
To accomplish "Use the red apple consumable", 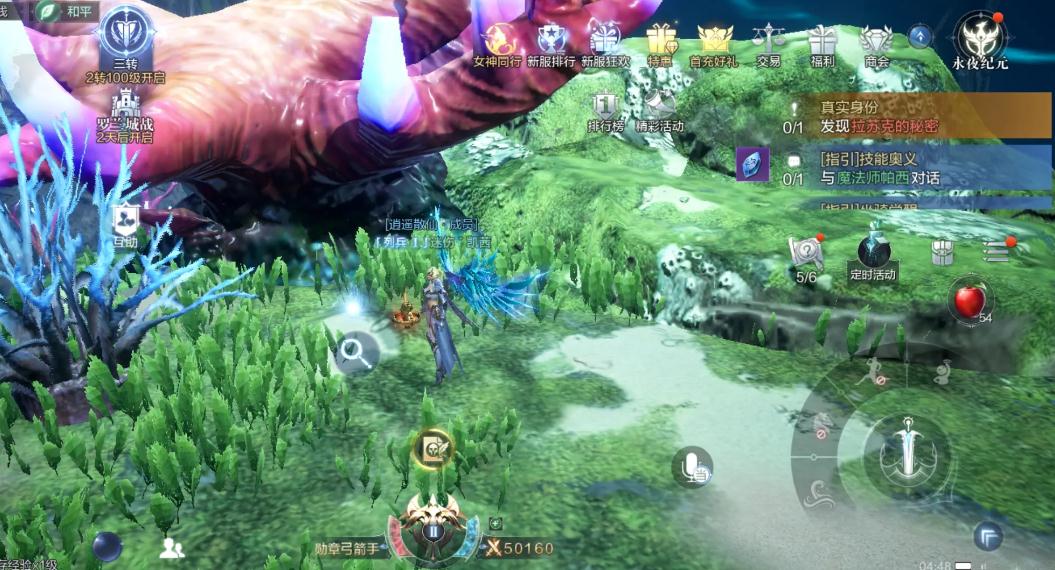I will (x=967, y=300).
